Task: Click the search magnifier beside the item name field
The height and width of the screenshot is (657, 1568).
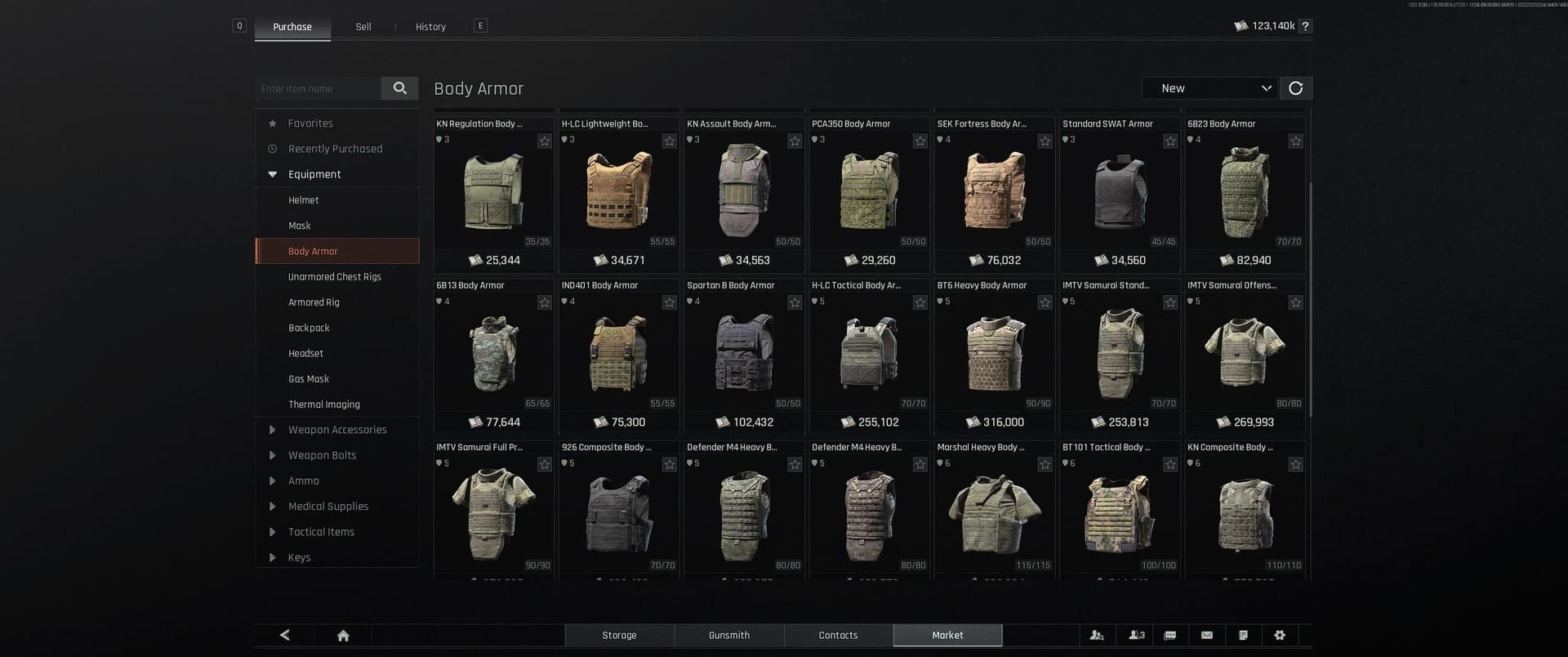Action: (399, 87)
